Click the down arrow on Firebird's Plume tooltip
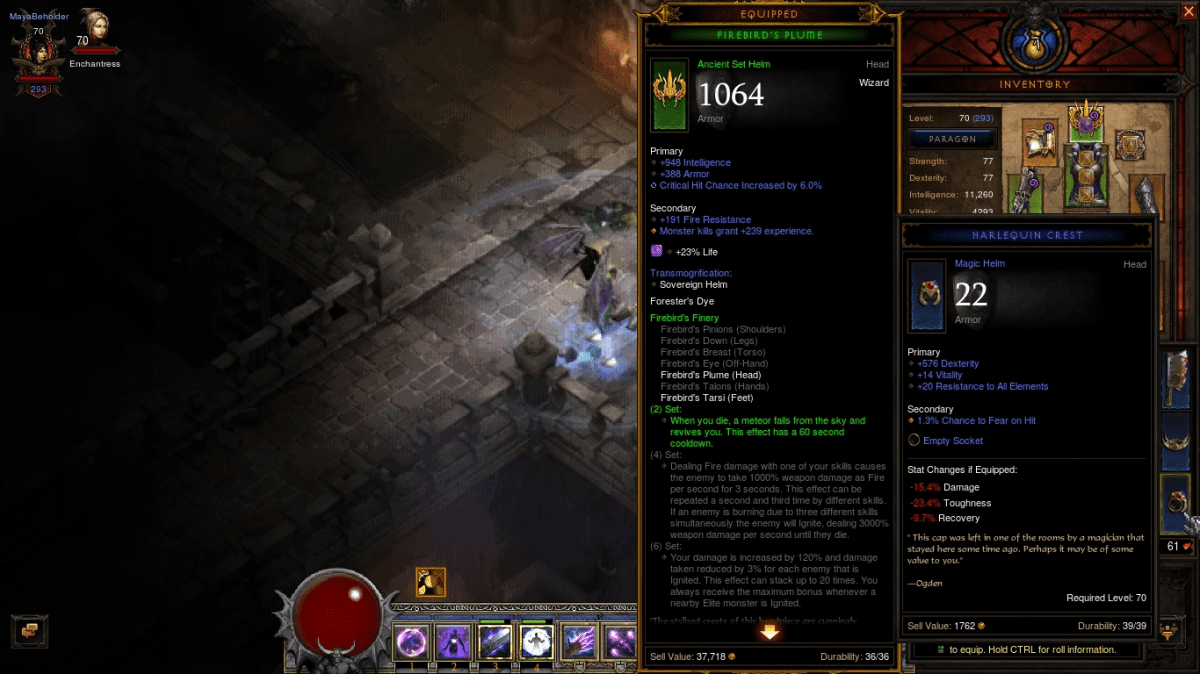 tap(770, 631)
